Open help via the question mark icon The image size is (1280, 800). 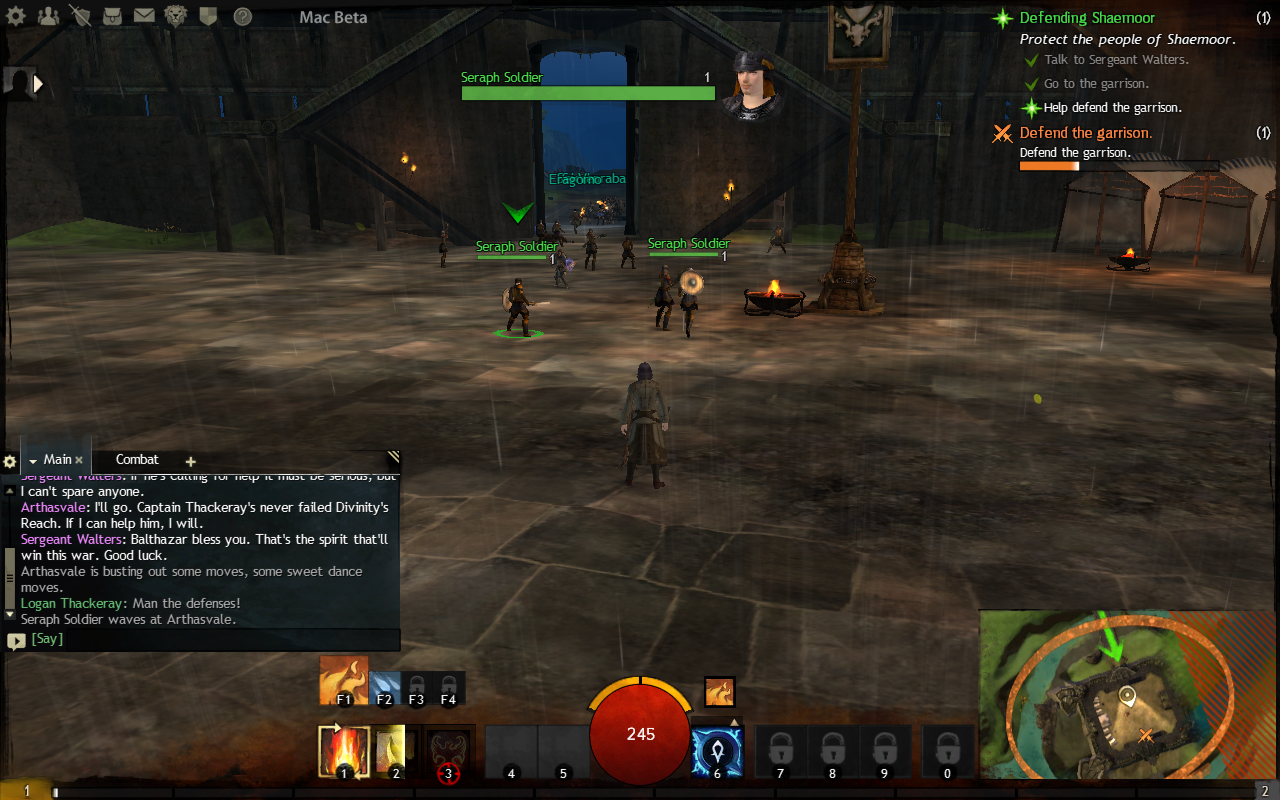pos(242,16)
